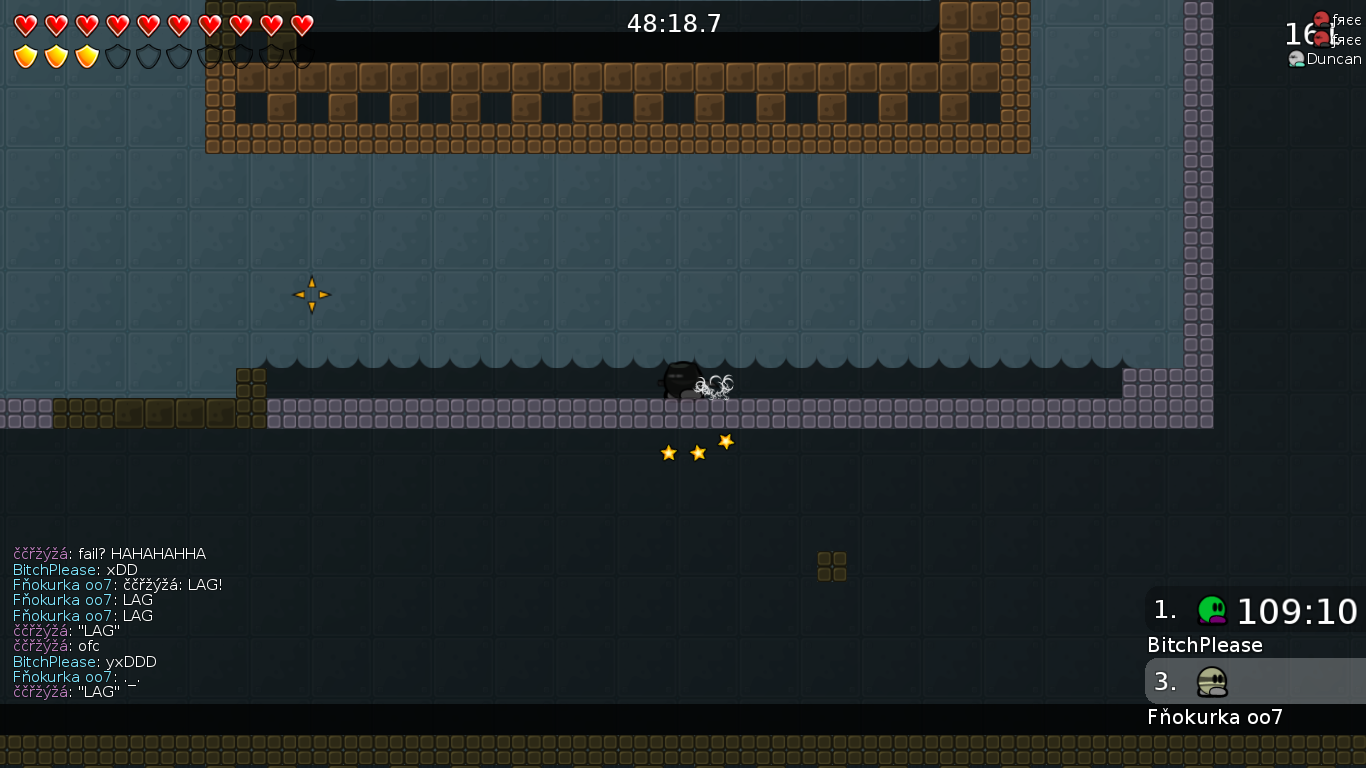Click the chat message saying 'fail? HAHAHAHHA'

(110, 553)
